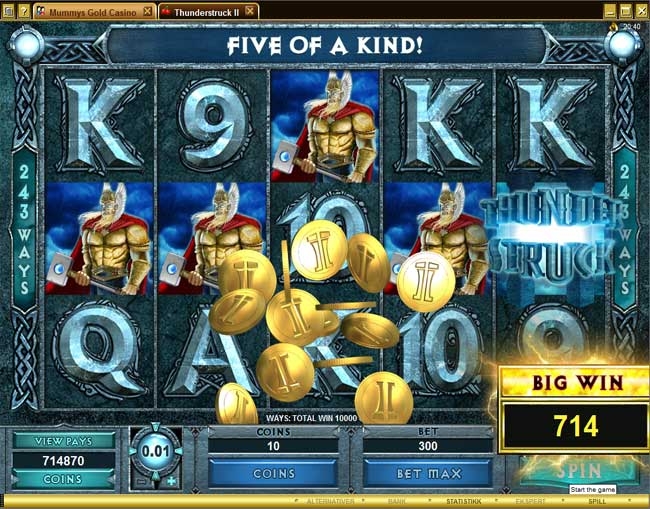Choose the Spill menu entry

tap(597, 501)
